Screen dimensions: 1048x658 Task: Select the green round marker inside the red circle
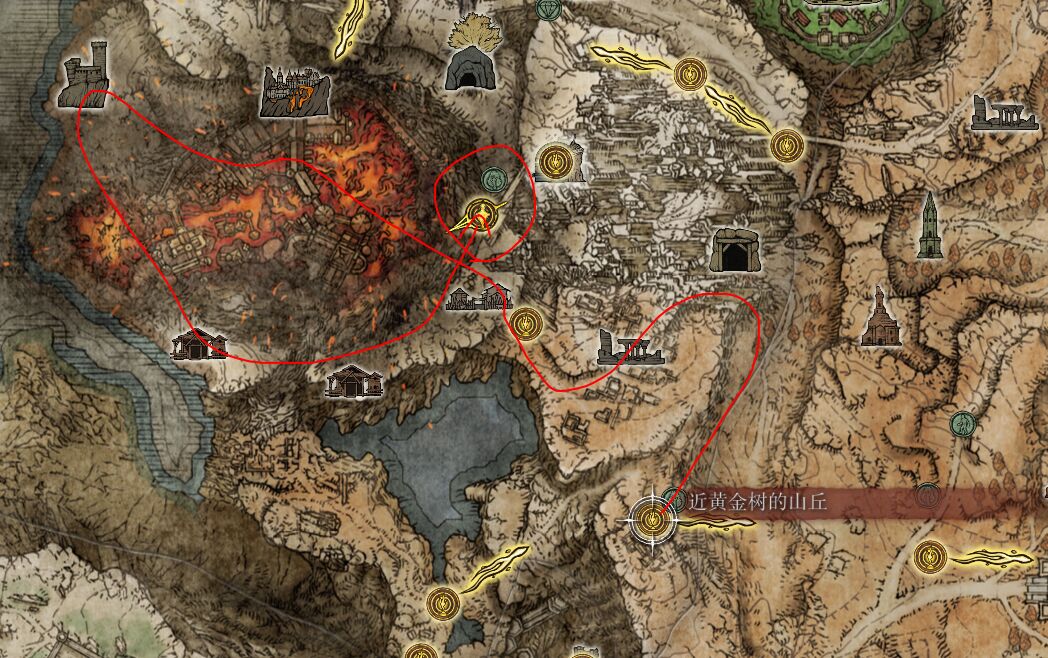tap(492, 180)
